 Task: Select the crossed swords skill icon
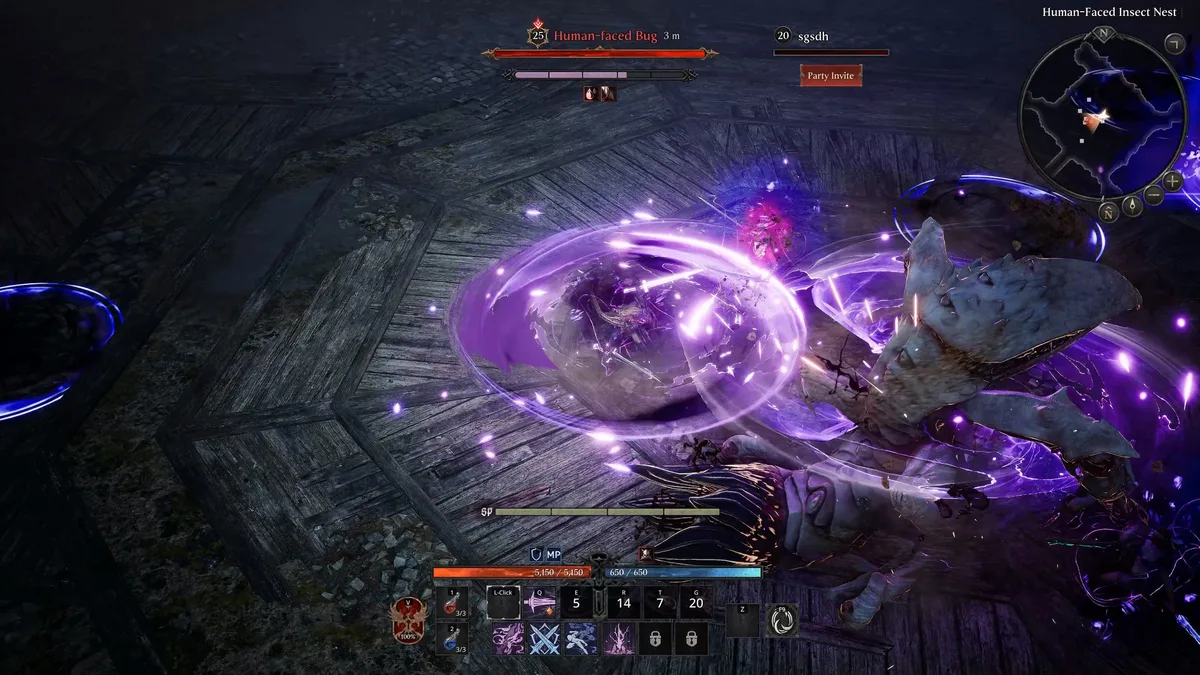point(544,638)
